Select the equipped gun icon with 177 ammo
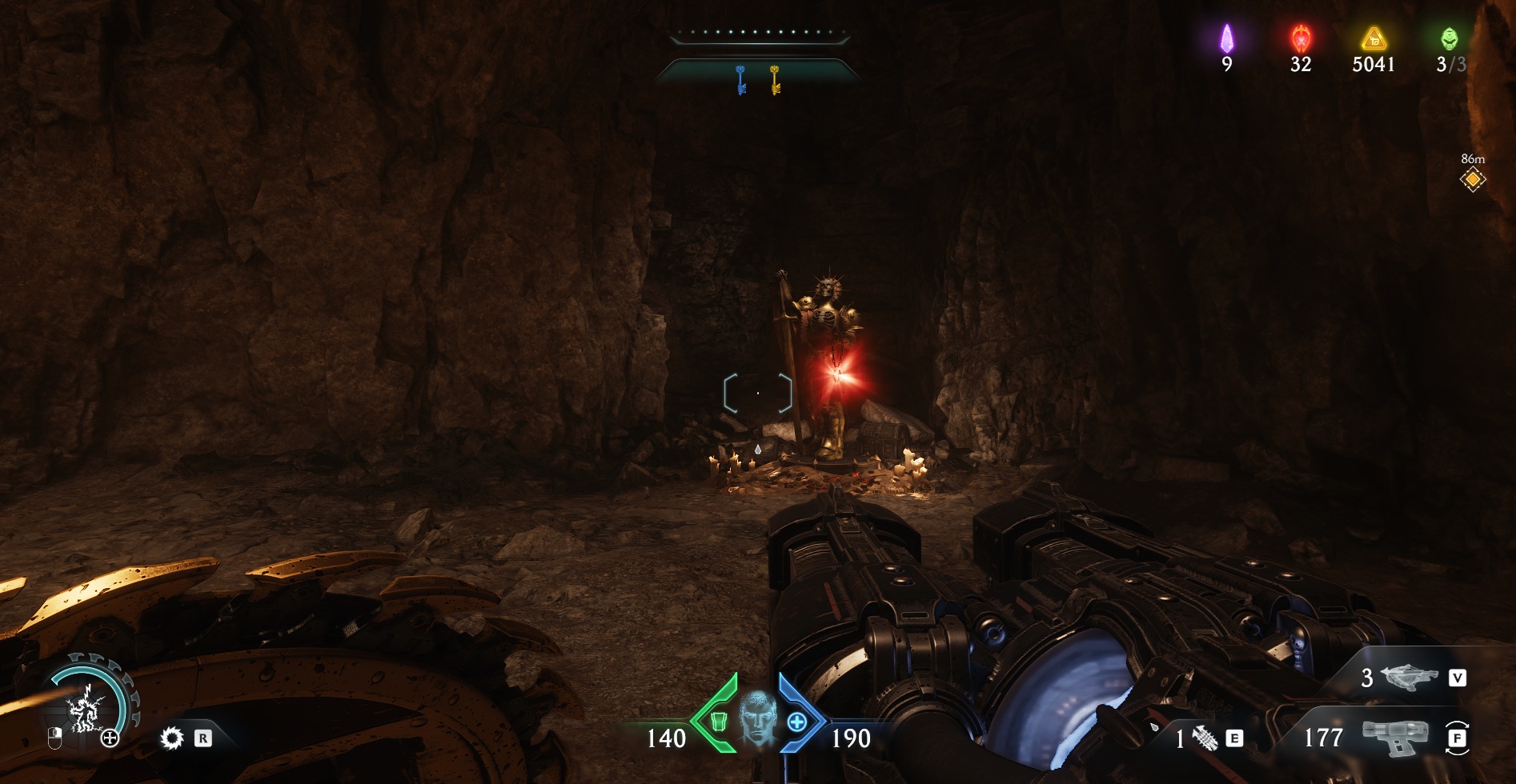The image size is (1516, 784). point(1395,737)
